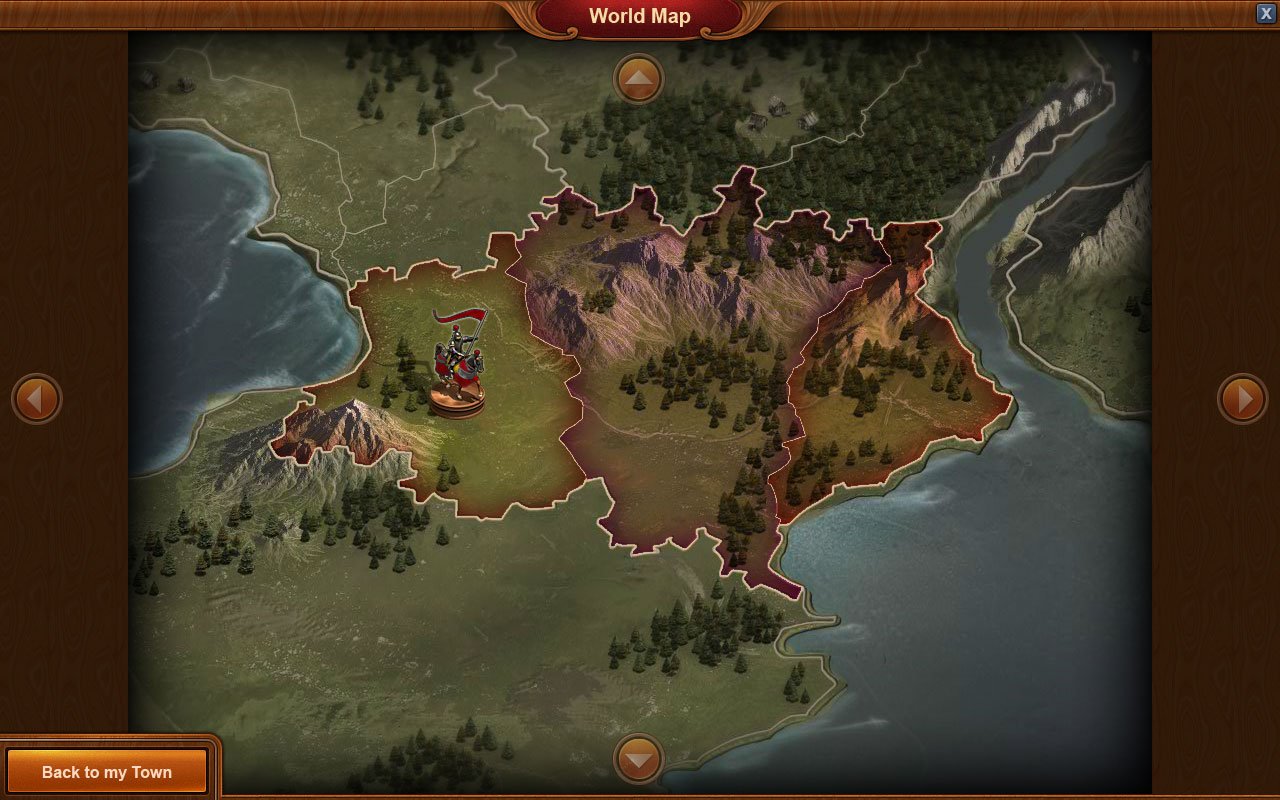This screenshot has width=1280, height=800.
Task: Select the mounted knight army marker
Action: (458, 355)
